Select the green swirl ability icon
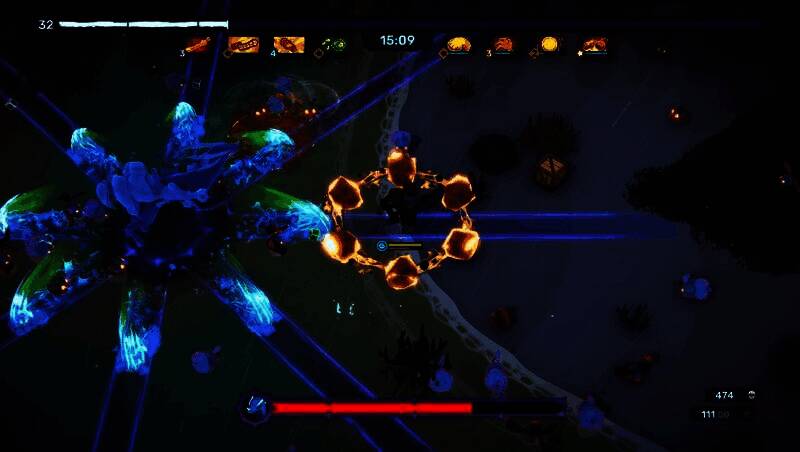800x452 pixels. point(334,44)
